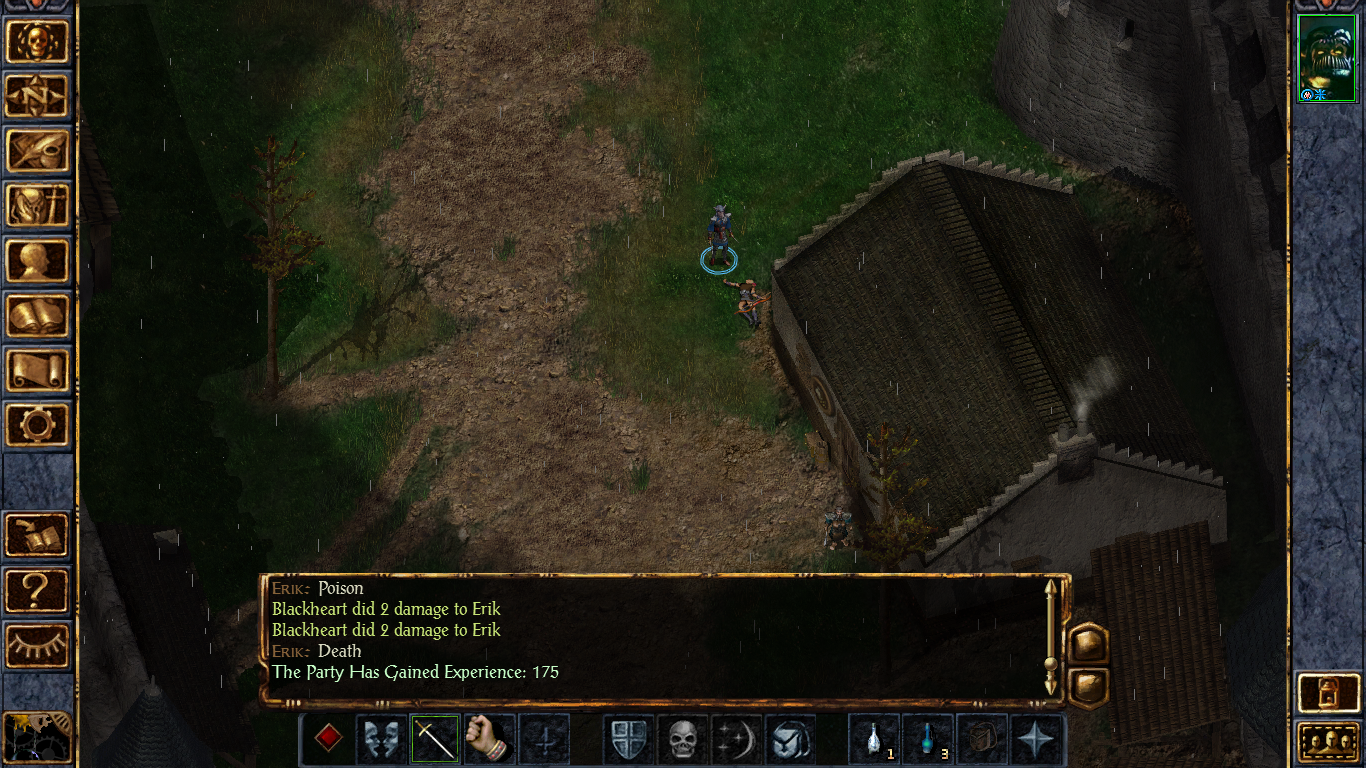
Task: Open the game menu via the skull icon
Action: click(38, 41)
